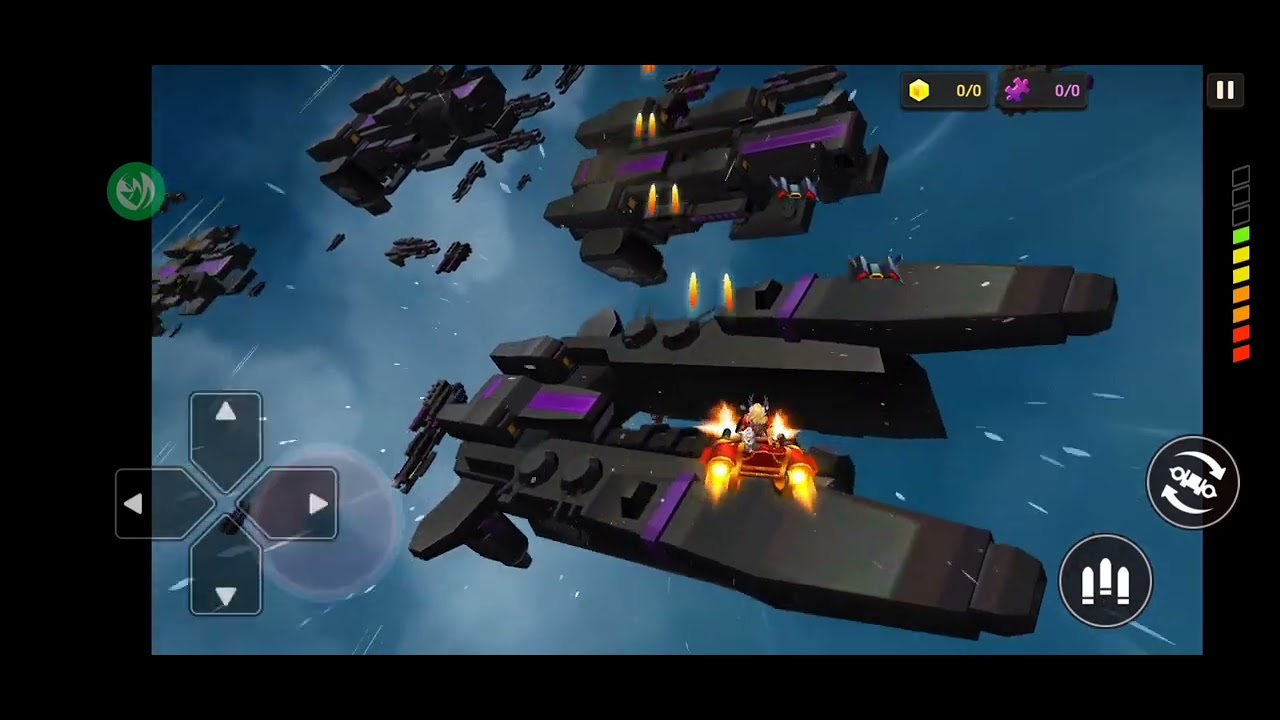
Task: Tap the down arrow on the d-pad
Action: coord(226,595)
